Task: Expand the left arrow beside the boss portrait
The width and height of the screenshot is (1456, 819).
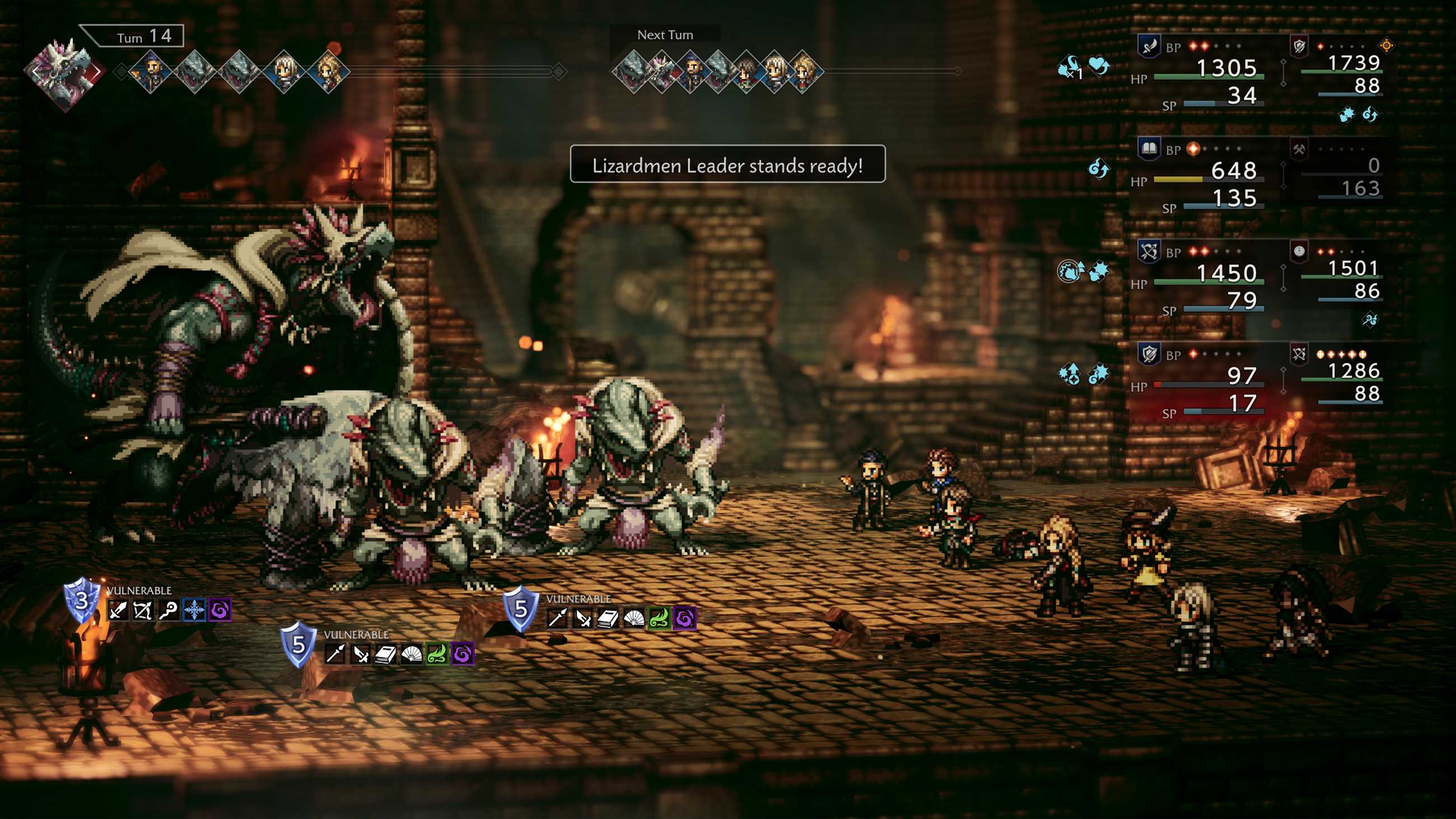Action: [34, 71]
